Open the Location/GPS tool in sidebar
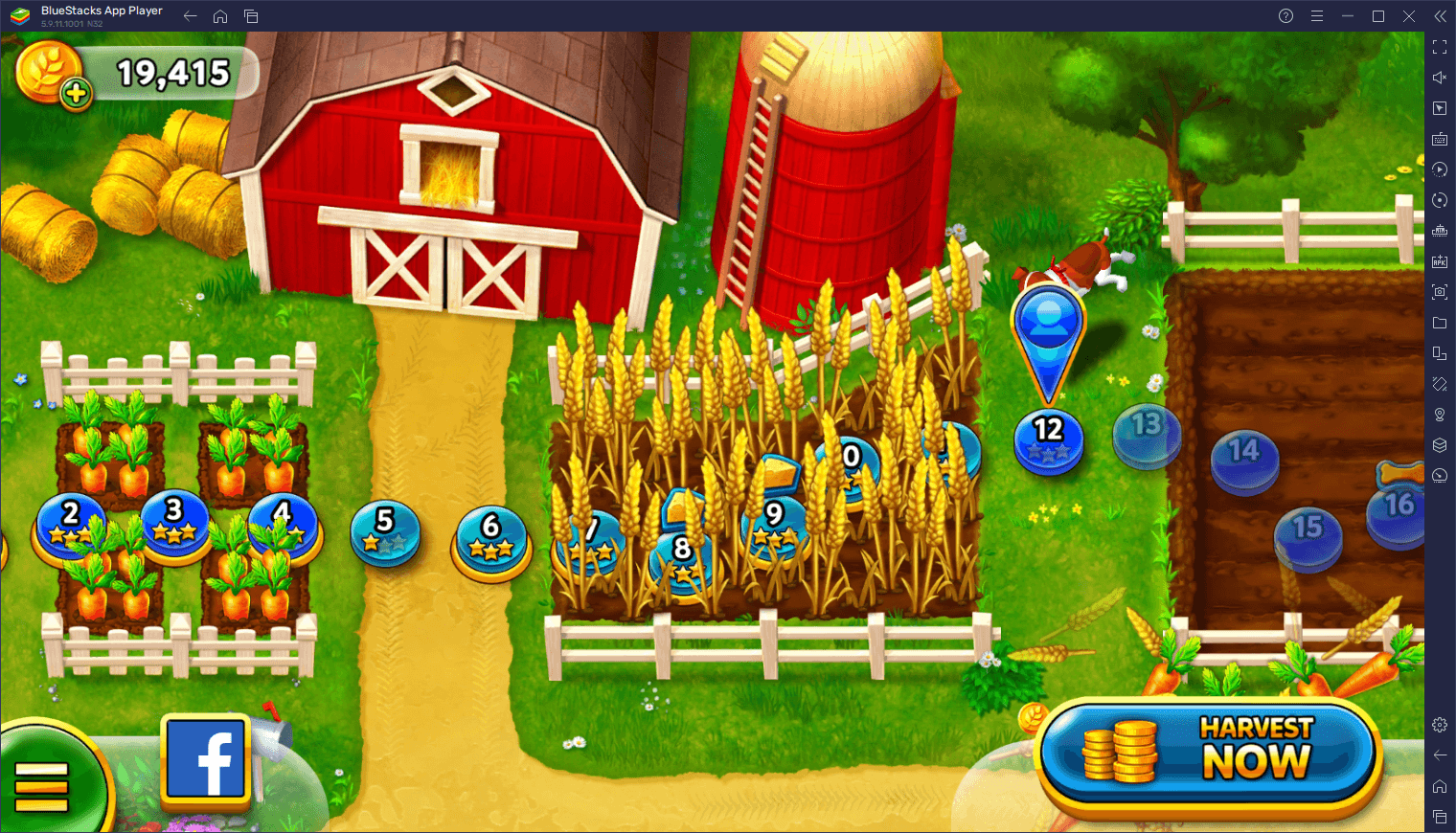This screenshot has height=833, width=1456. coord(1440,415)
